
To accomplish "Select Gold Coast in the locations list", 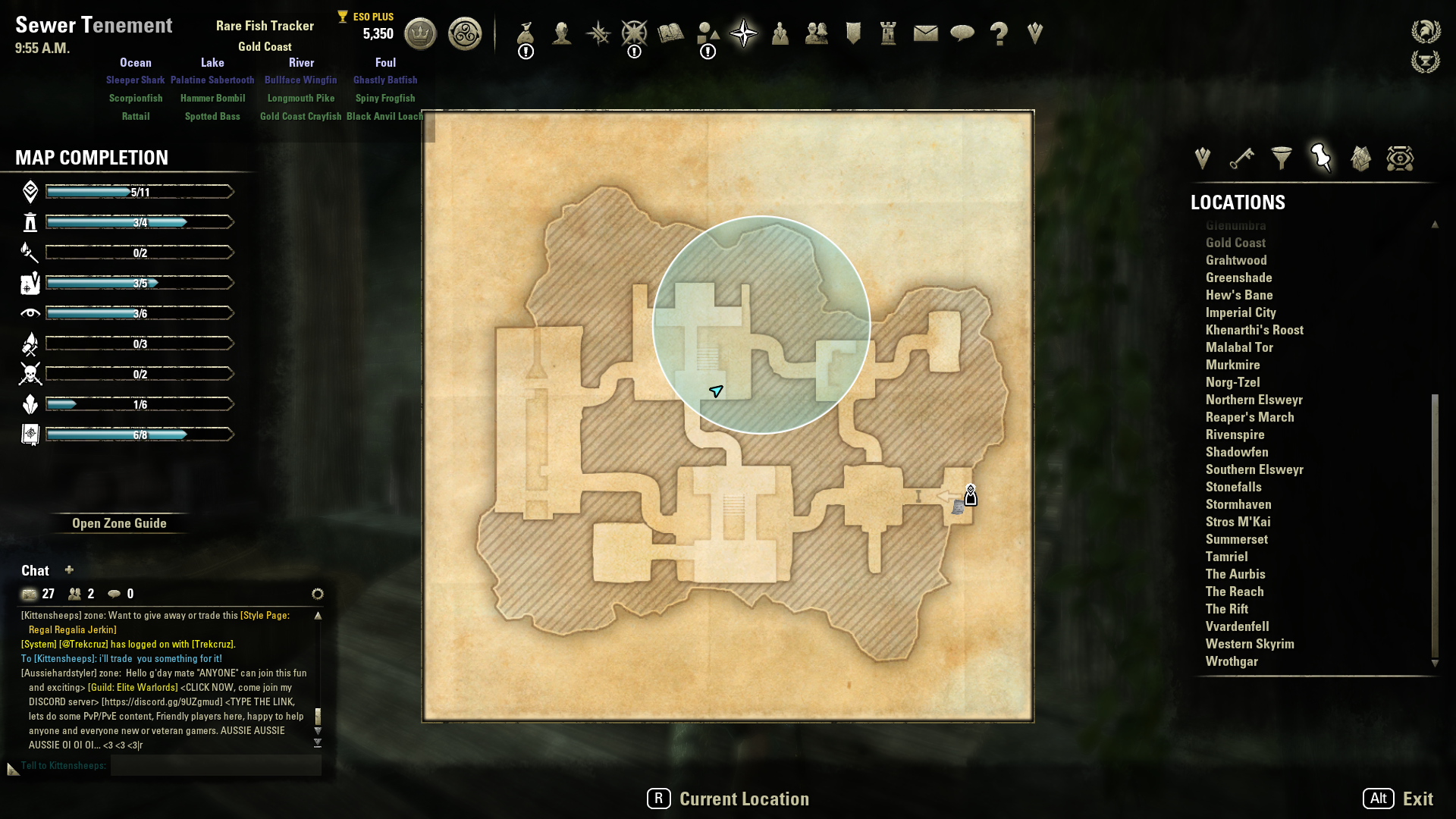I will pyautogui.click(x=1235, y=243).
